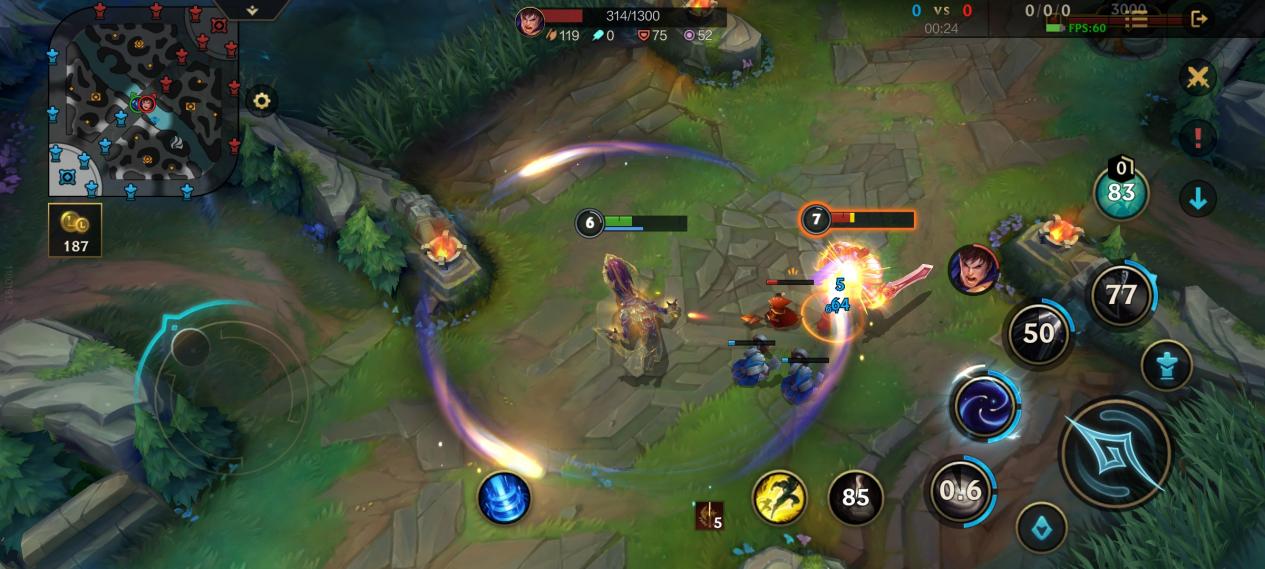Open settings with the gear icon
Image resolution: width=1265 pixels, height=569 pixels.
coord(262,101)
